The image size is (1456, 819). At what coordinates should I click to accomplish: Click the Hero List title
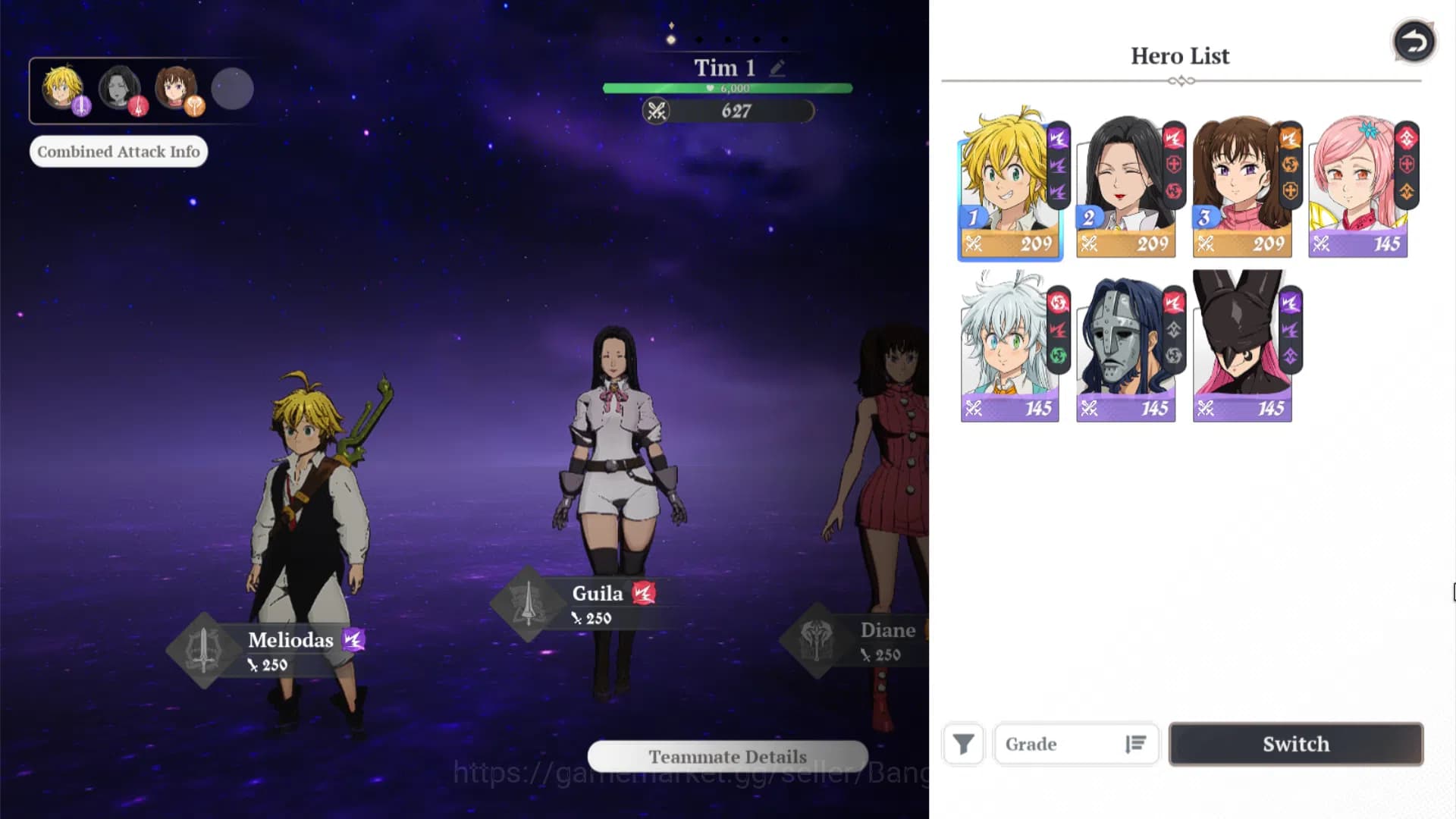point(1180,55)
